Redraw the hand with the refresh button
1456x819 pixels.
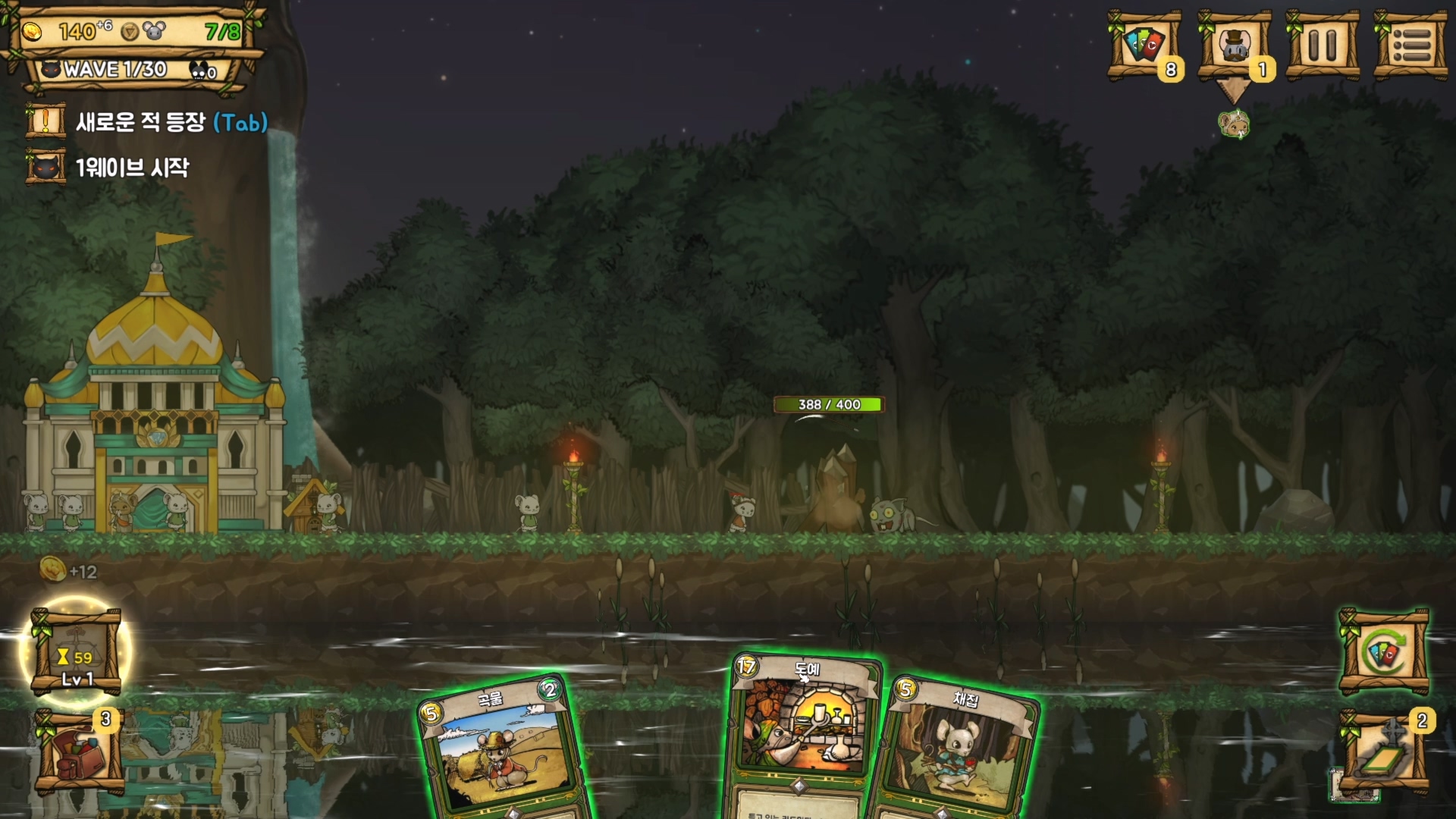(x=1385, y=652)
